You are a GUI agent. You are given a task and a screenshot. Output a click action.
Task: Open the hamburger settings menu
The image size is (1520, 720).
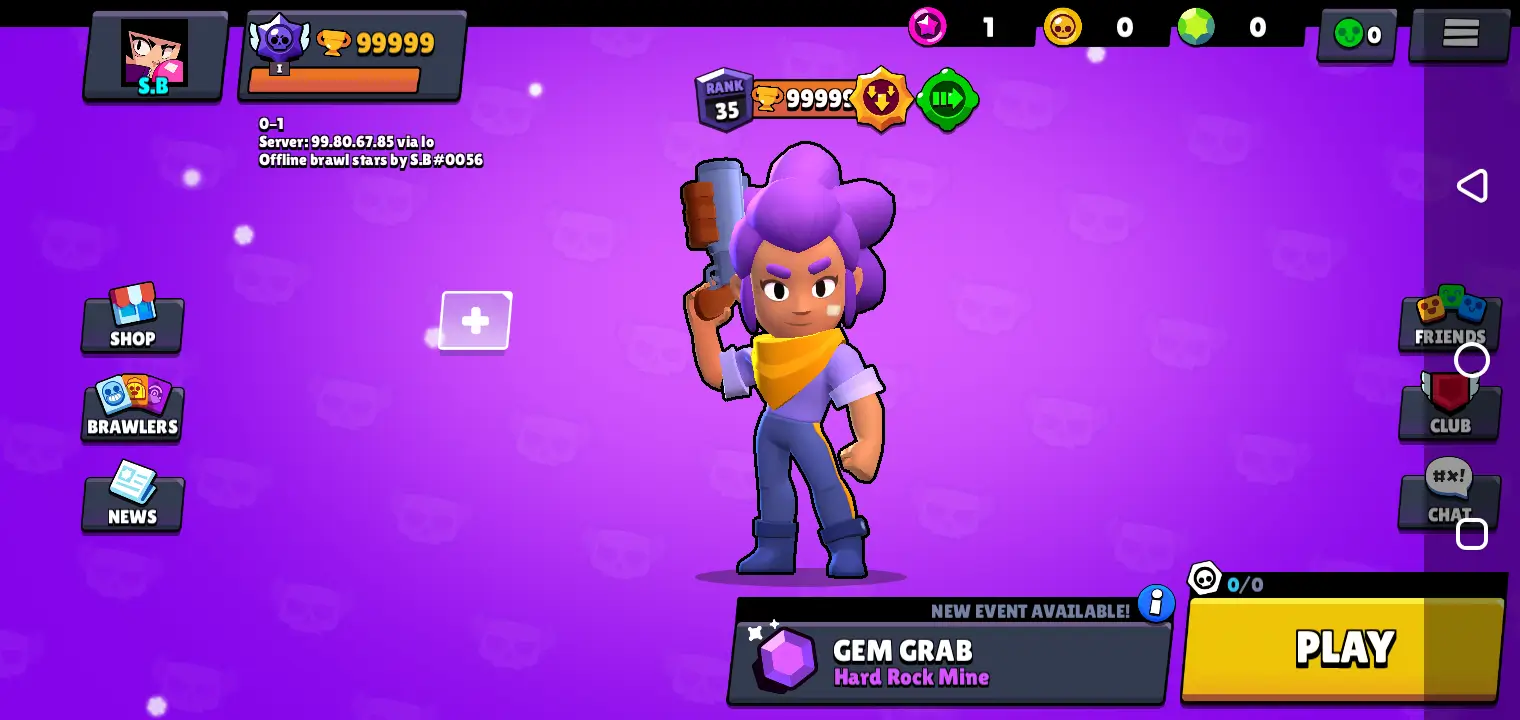pyautogui.click(x=1459, y=33)
